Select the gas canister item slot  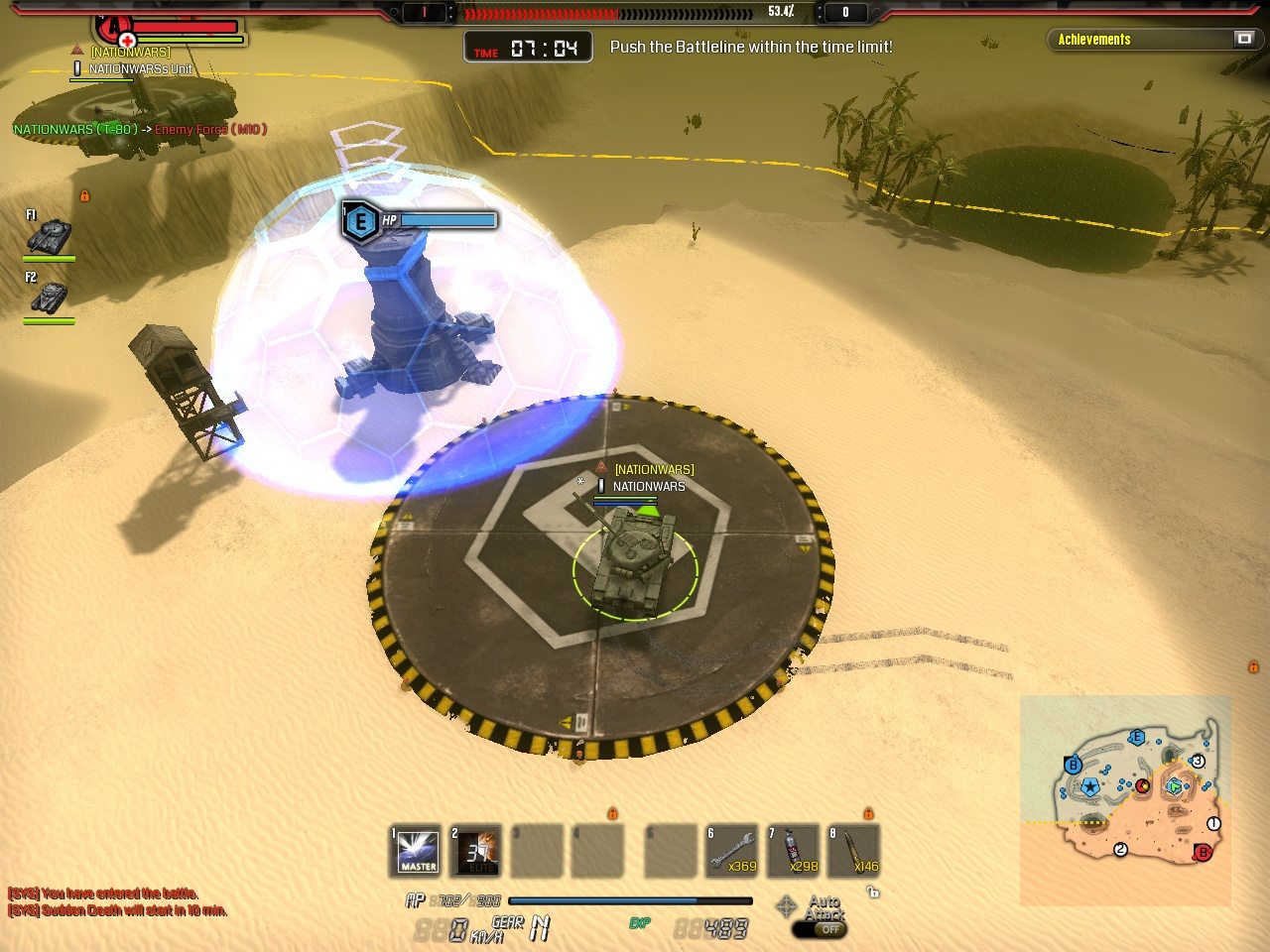(x=795, y=851)
